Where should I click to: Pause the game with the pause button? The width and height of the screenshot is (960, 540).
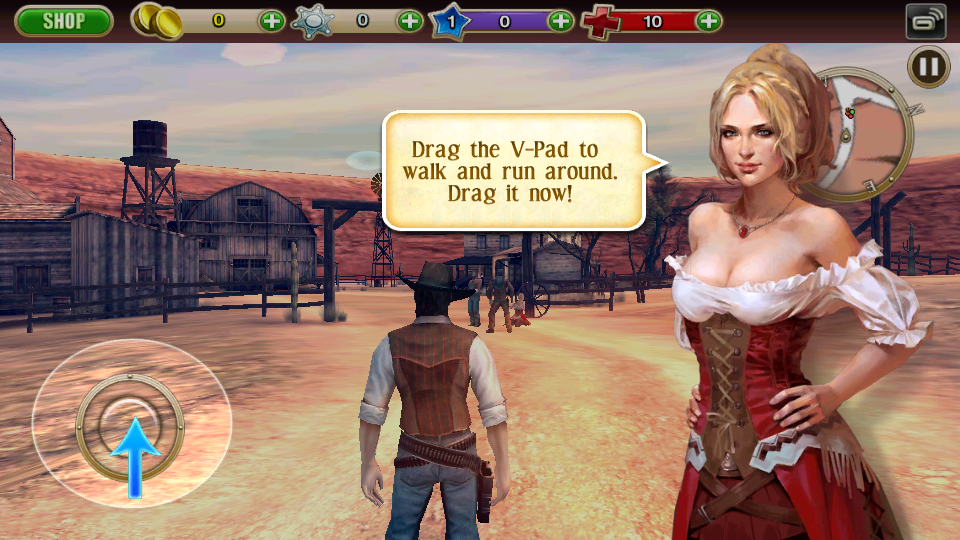click(928, 67)
